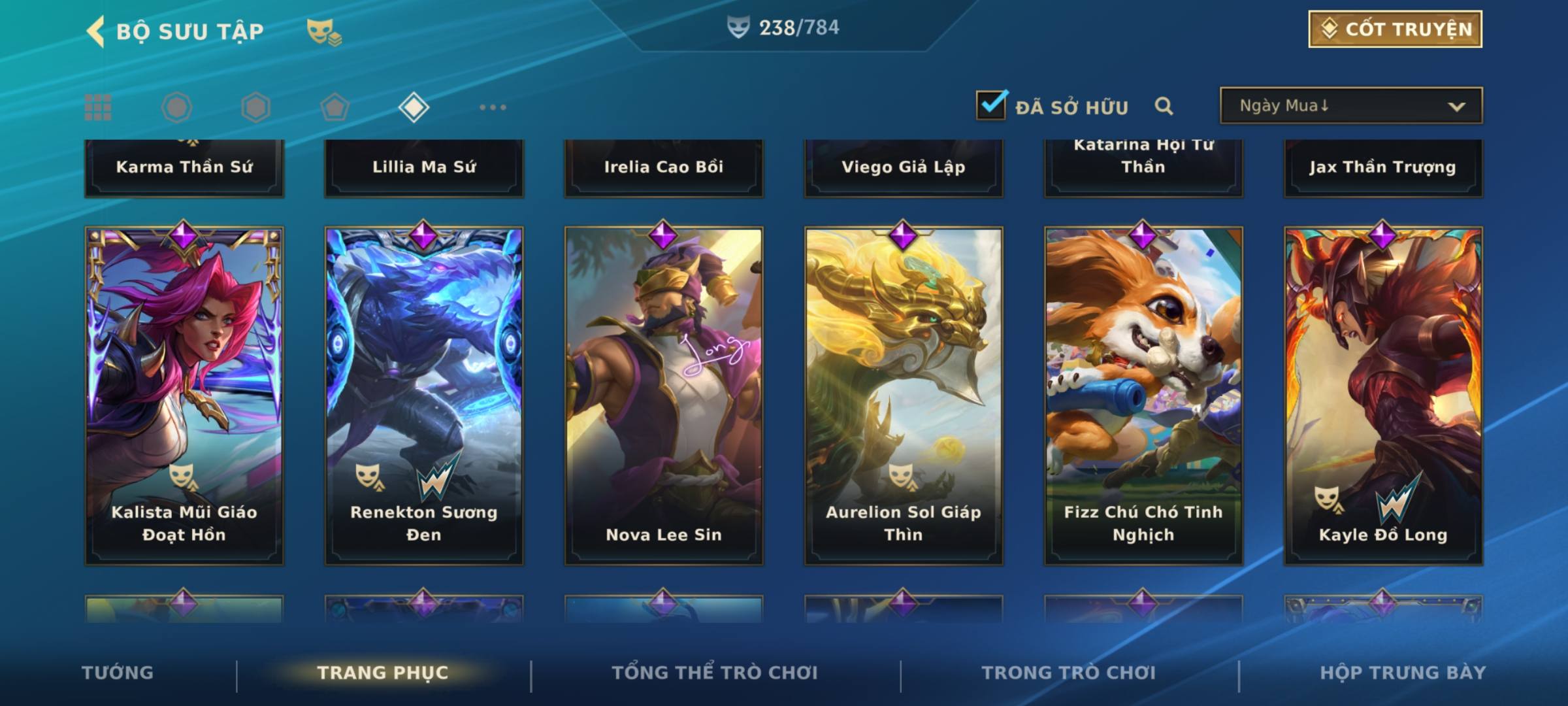Open the Trong Trò Chơi tab
The image size is (1568, 706).
(x=1069, y=673)
